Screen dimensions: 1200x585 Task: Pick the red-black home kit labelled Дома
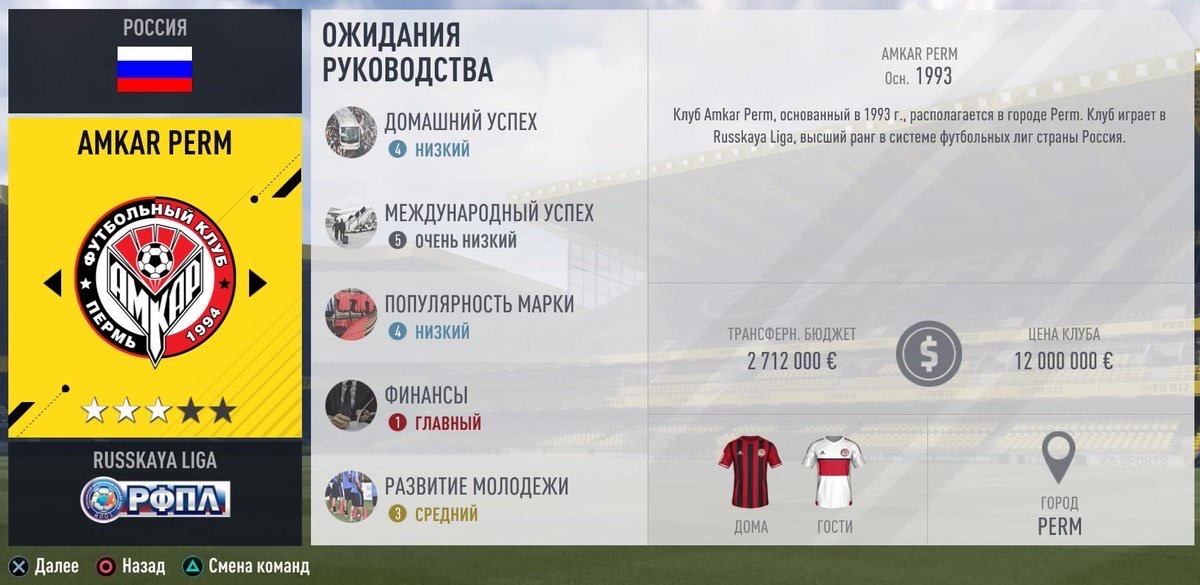749,471
